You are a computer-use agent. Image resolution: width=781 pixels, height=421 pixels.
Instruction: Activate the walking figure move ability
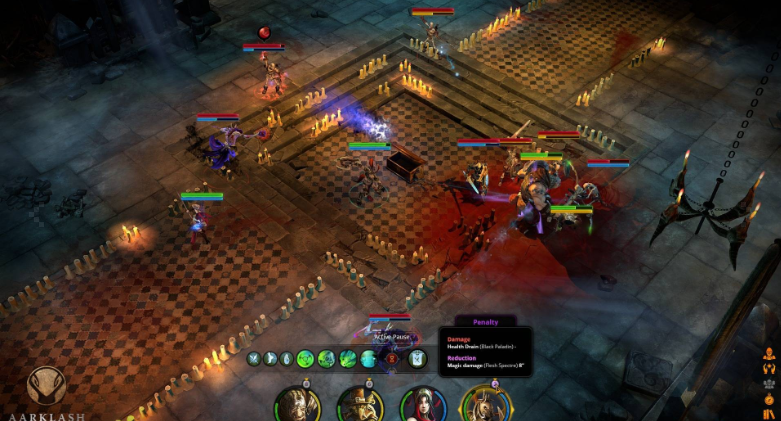(x=269, y=358)
